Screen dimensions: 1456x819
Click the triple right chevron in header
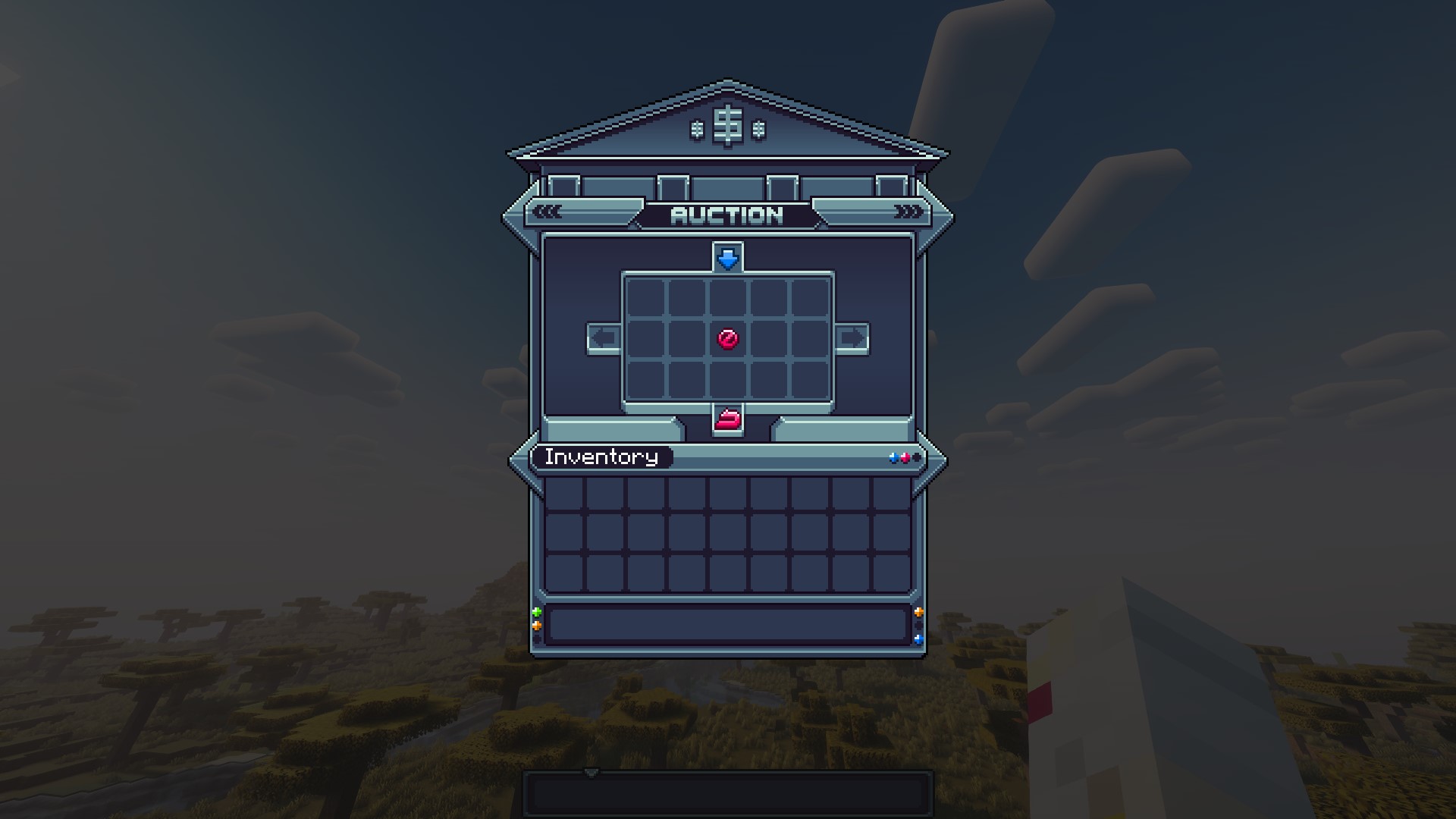(x=908, y=212)
